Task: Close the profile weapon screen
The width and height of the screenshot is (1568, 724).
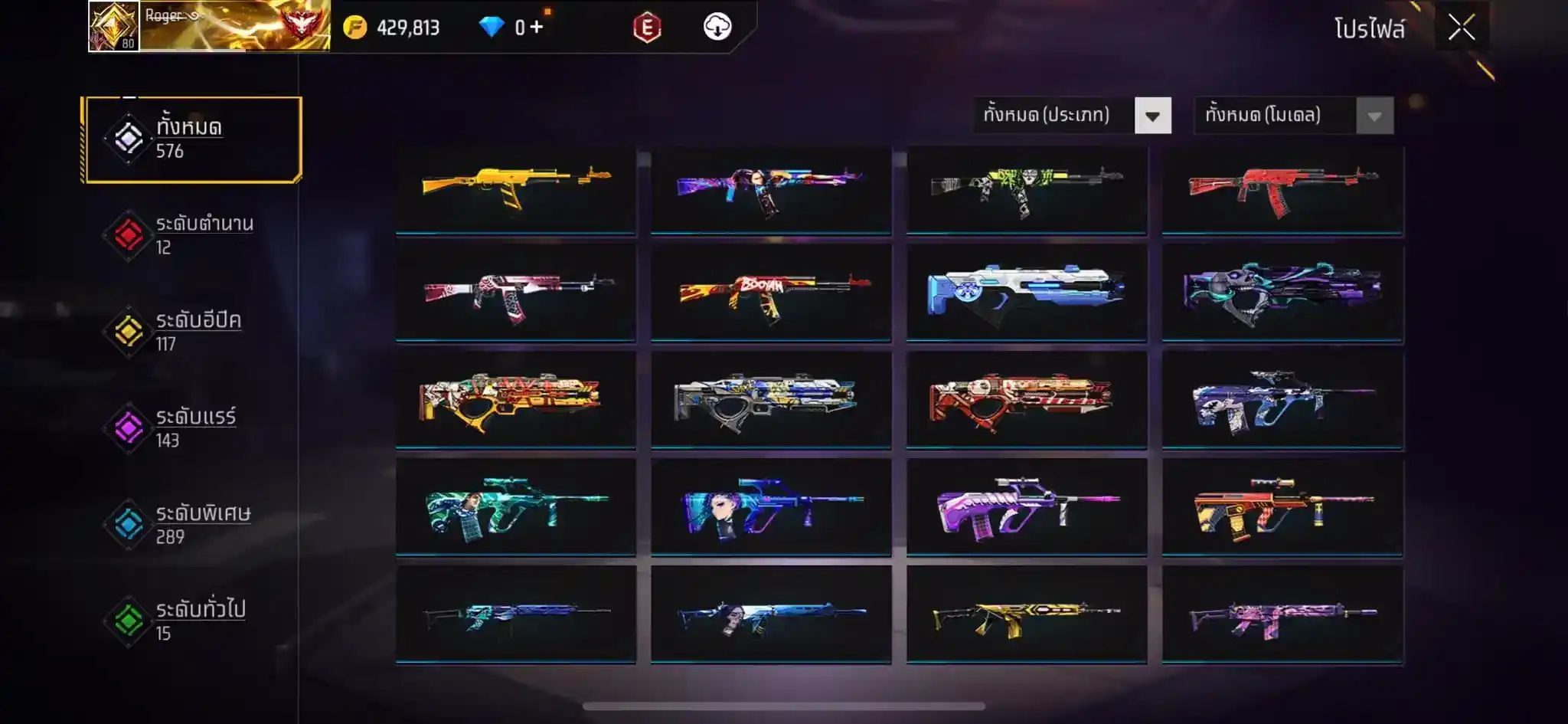Action: pyautogui.click(x=1461, y=28)
